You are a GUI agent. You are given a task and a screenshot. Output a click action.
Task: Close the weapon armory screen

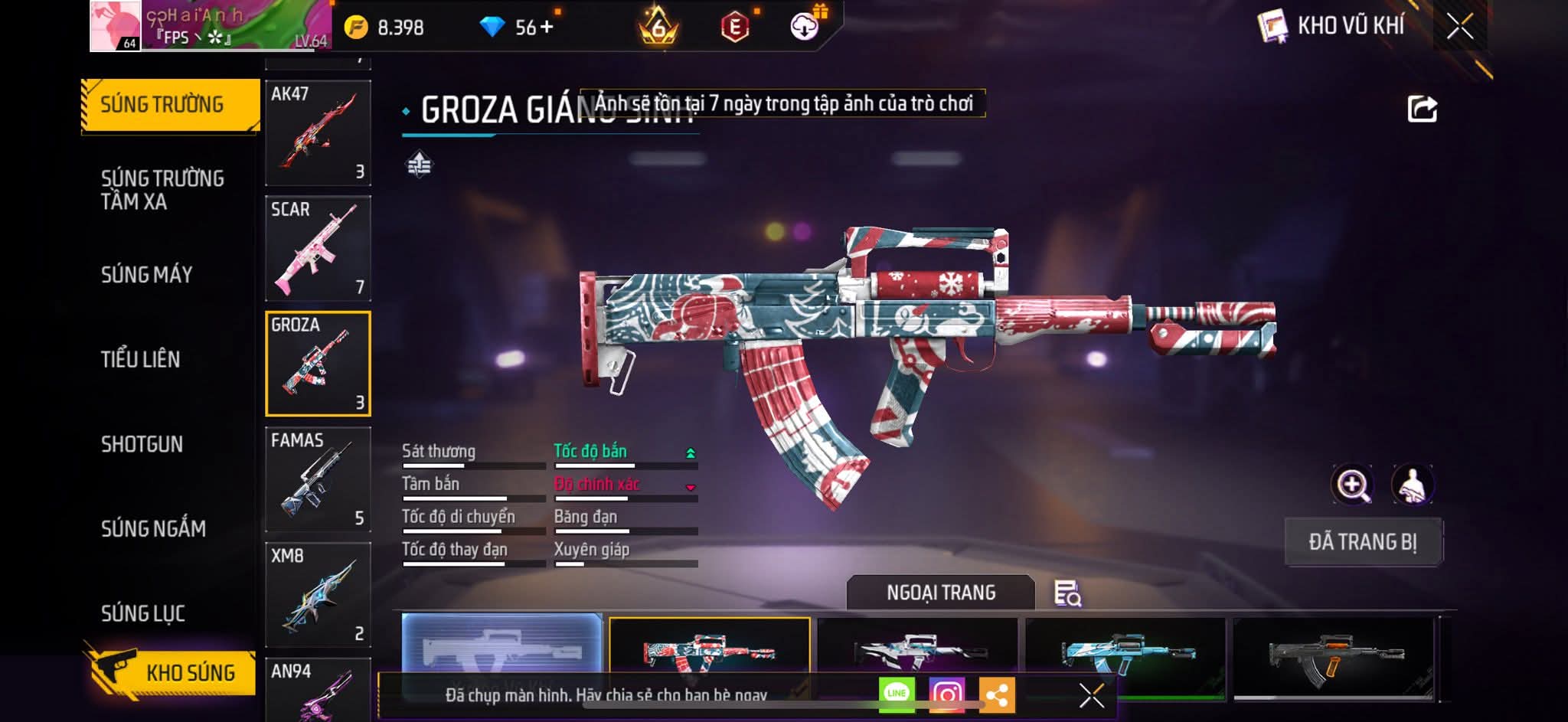point(1459,27)
